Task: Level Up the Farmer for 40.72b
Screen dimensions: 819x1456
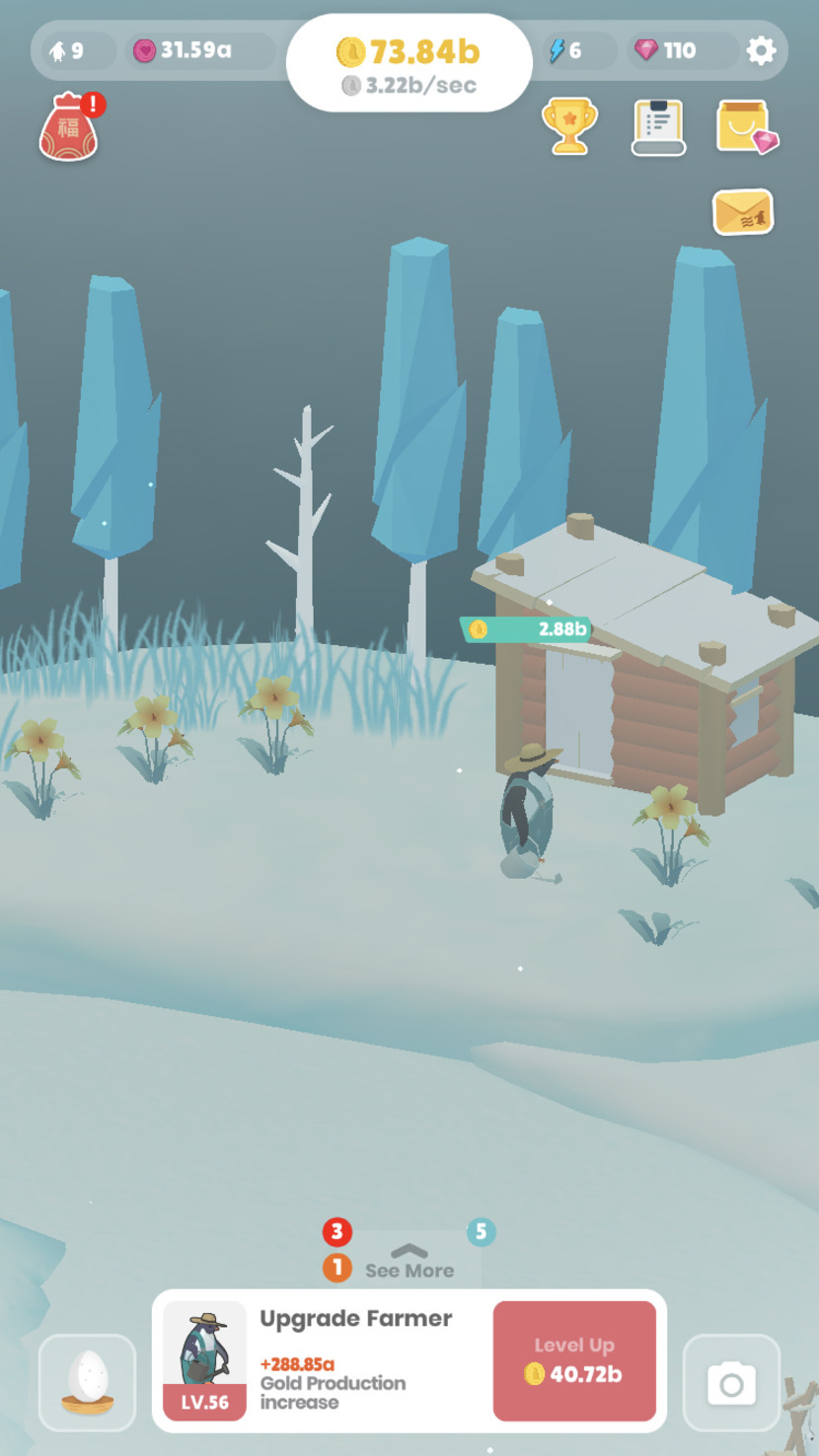Action: pos(574,1360)
